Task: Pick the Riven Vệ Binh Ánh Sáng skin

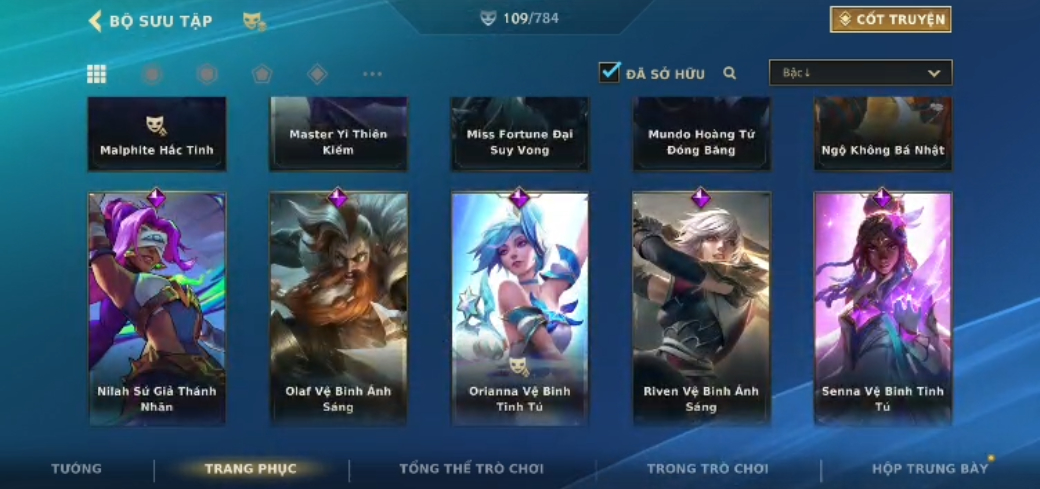Action: click(x=701, y=307)
